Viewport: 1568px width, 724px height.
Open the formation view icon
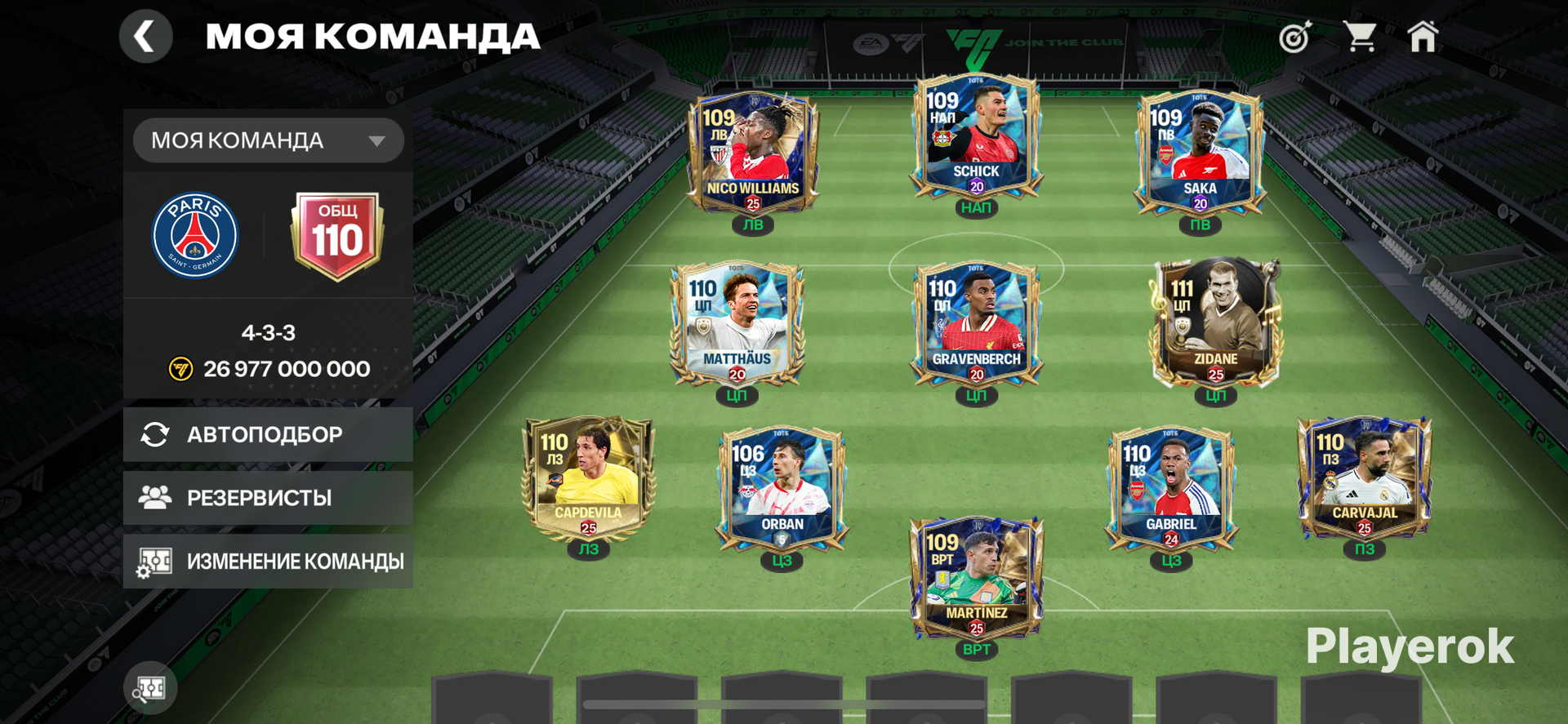[150, 688]
